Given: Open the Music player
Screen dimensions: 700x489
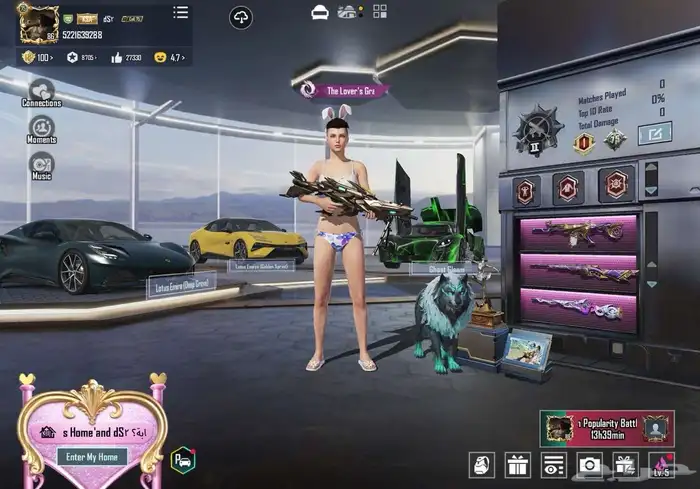Looking at the screenshot, I should coord(42,167).
